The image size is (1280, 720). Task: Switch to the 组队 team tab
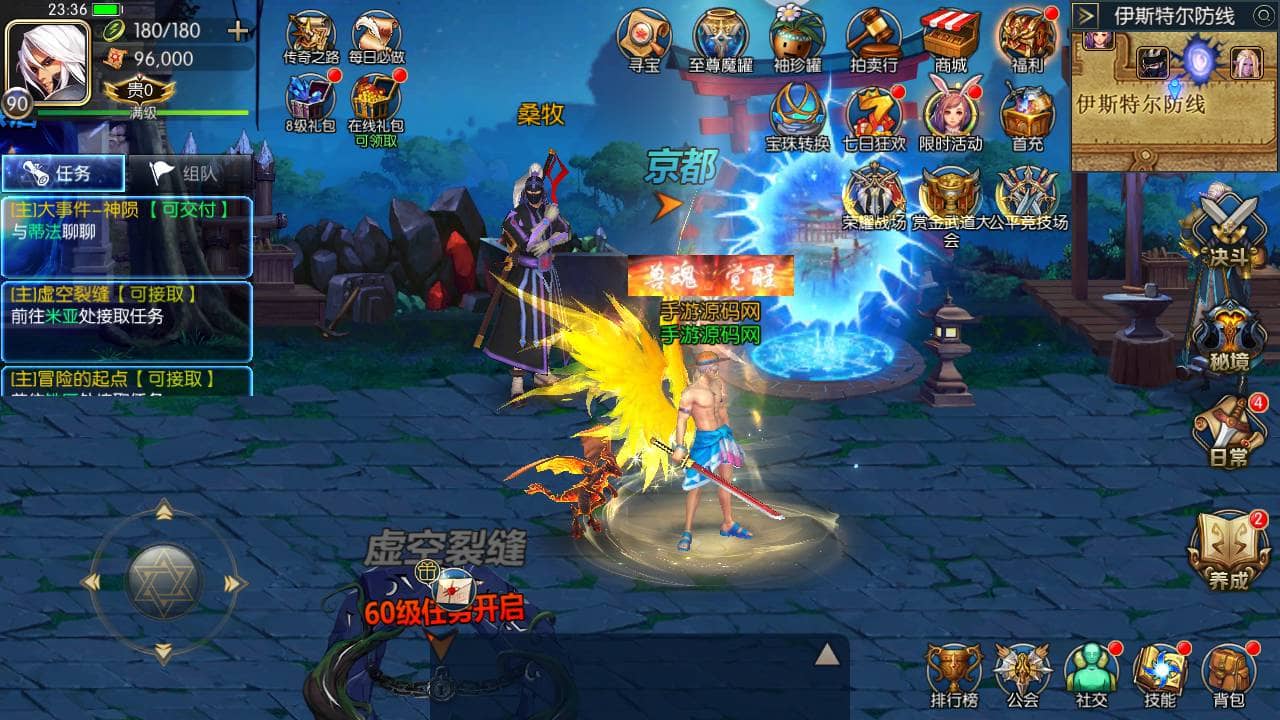tap(188, 173)
